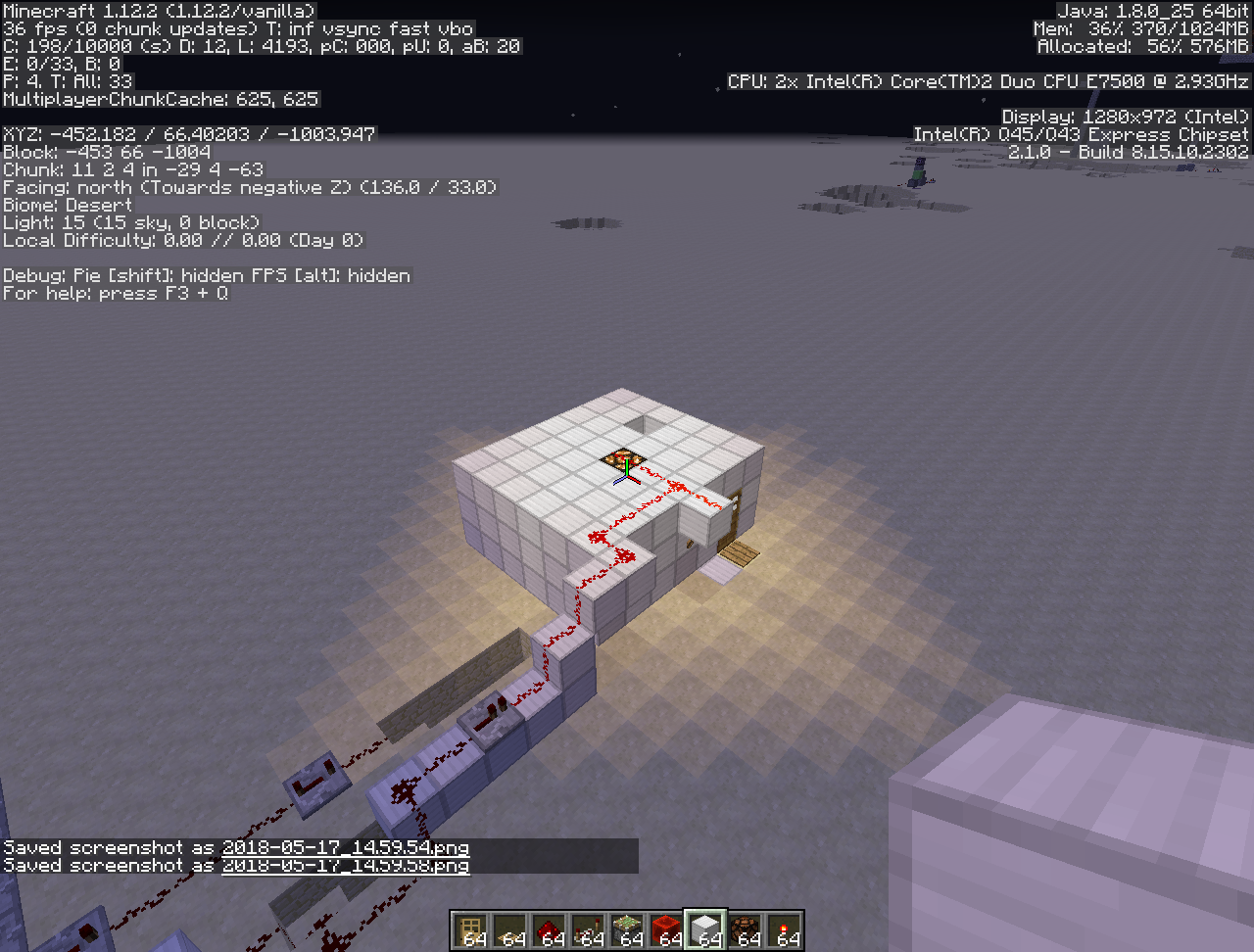Select the redstone repeater item in slot 4
The image size is (1254, 952).
[x=589, y=928]
